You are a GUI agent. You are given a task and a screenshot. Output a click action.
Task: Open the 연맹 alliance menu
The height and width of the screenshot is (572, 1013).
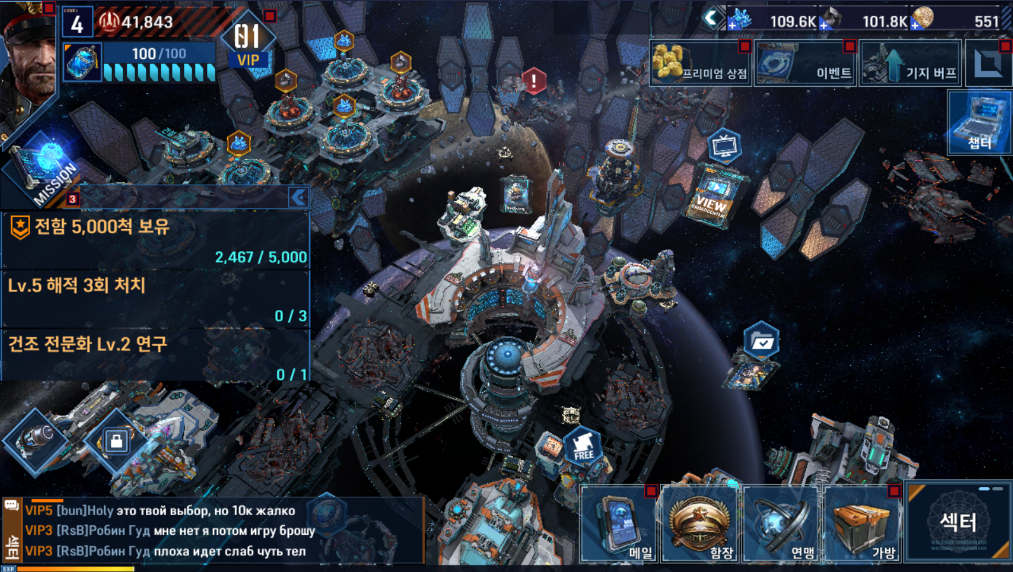[781, 525]
